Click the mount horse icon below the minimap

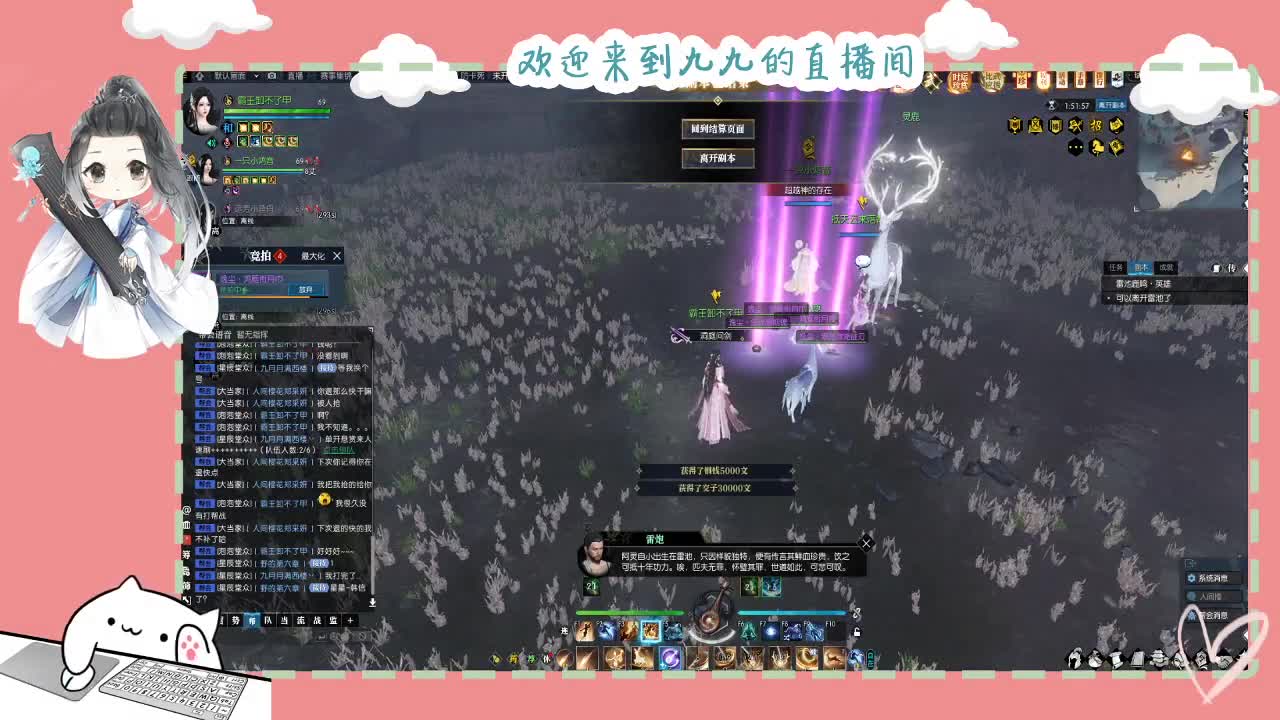pos(1097,147)
